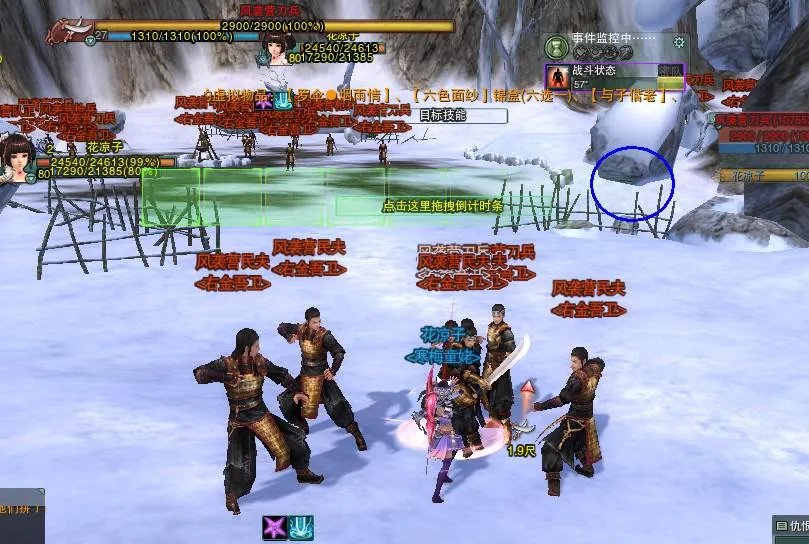The image size is (809, 544).
Task: Click the hourglass event monitor icon
Action: (x=557, y=45)
